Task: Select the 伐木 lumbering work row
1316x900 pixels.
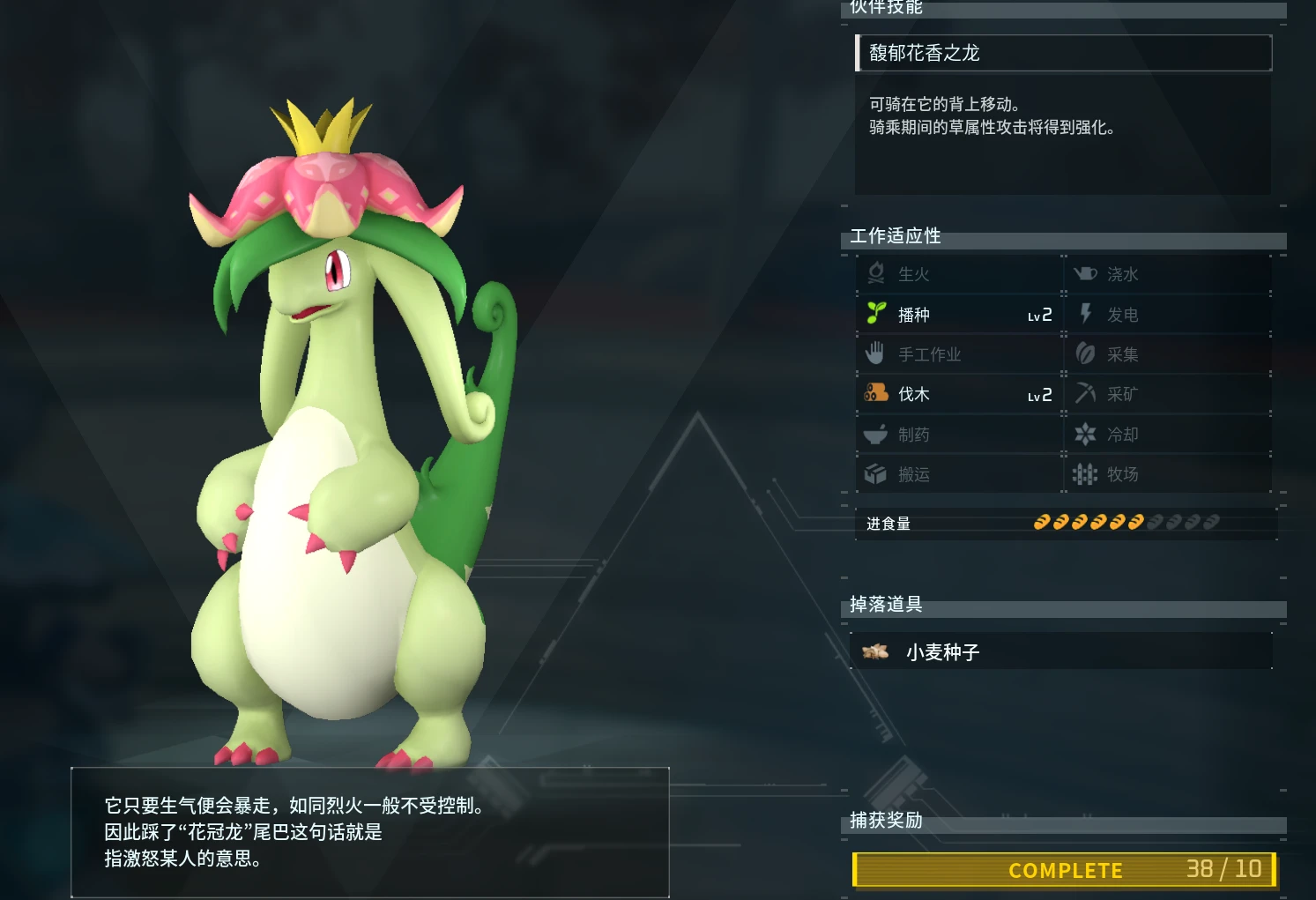Action: pyautogui.click(x=959, y=394)
